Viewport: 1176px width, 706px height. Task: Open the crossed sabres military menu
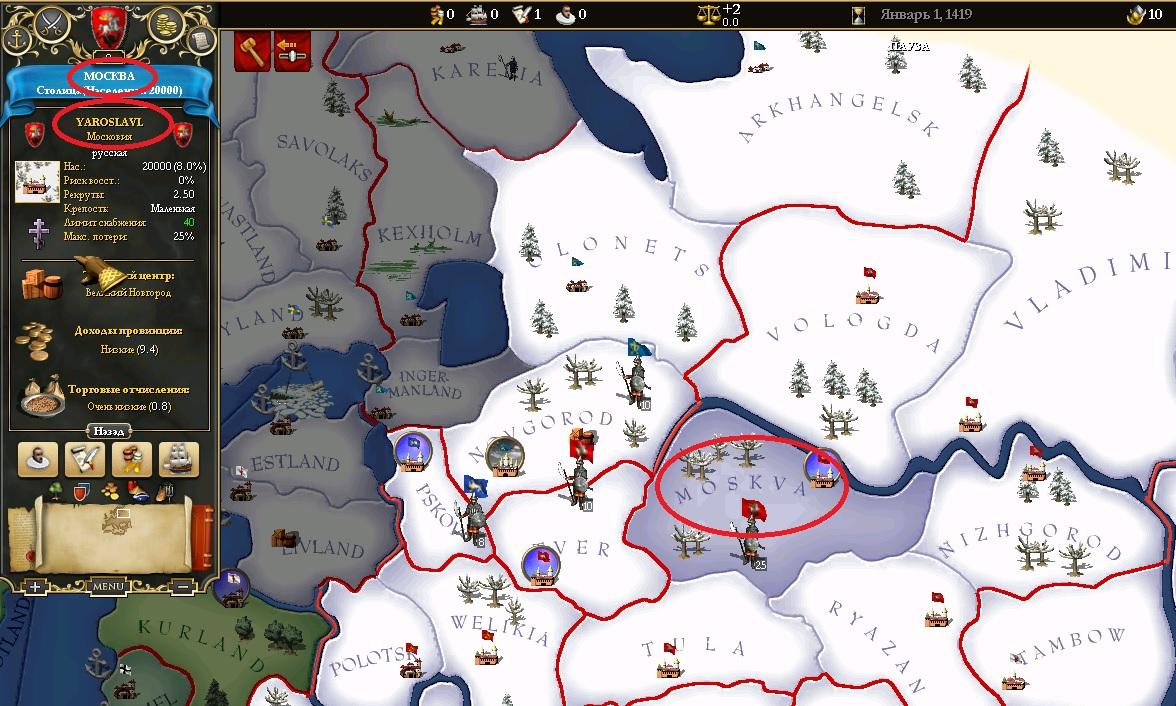(x=50, y=26)
